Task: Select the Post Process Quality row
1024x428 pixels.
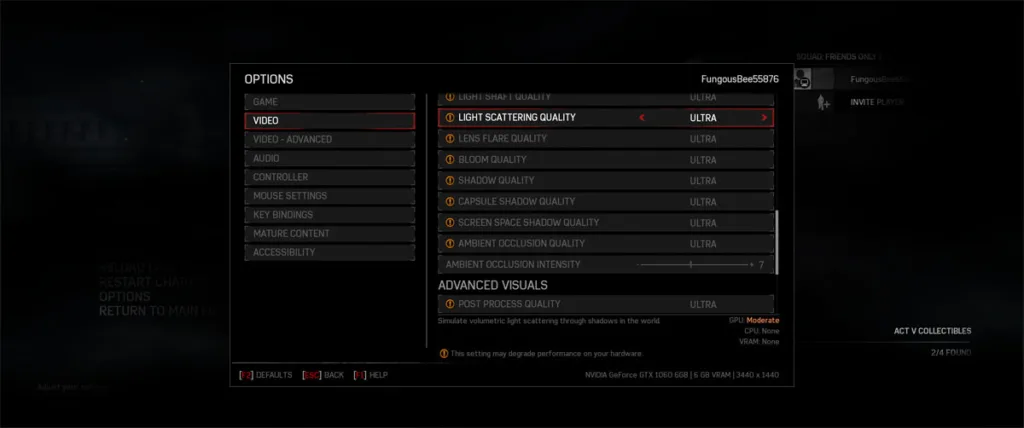Action: (605, 304)
